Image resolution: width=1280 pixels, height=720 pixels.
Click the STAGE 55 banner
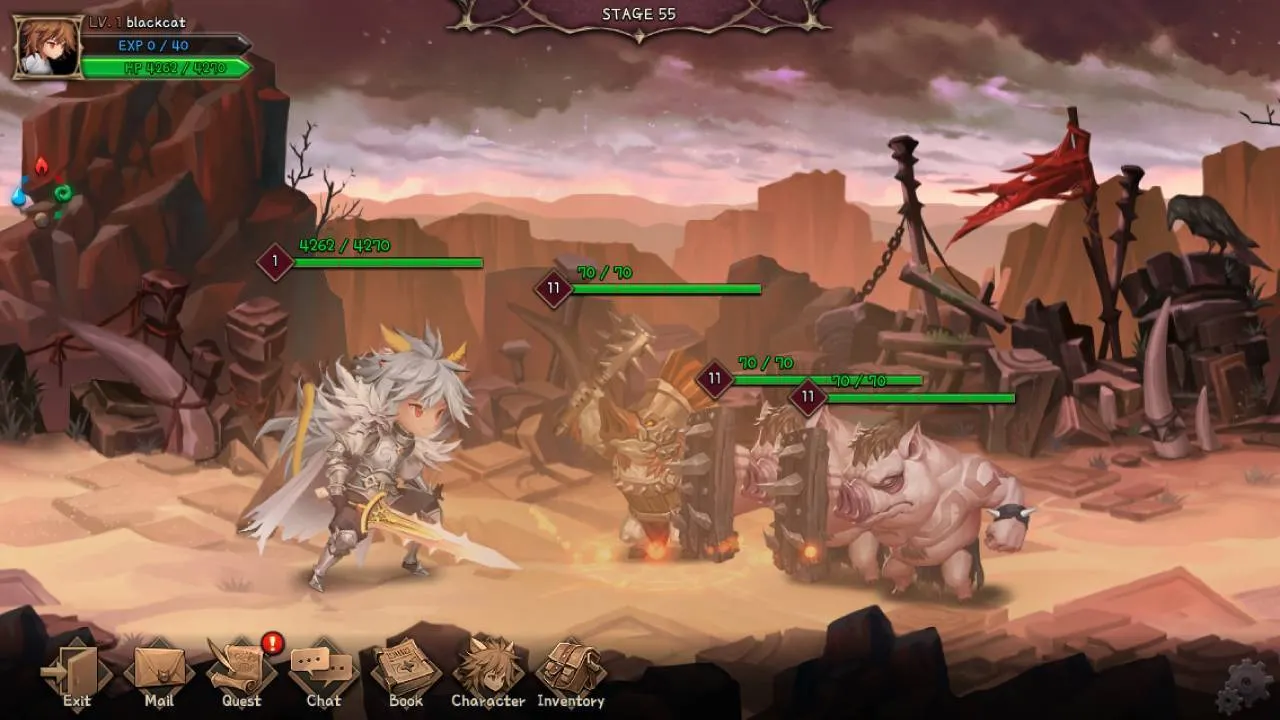coord(638,15)
